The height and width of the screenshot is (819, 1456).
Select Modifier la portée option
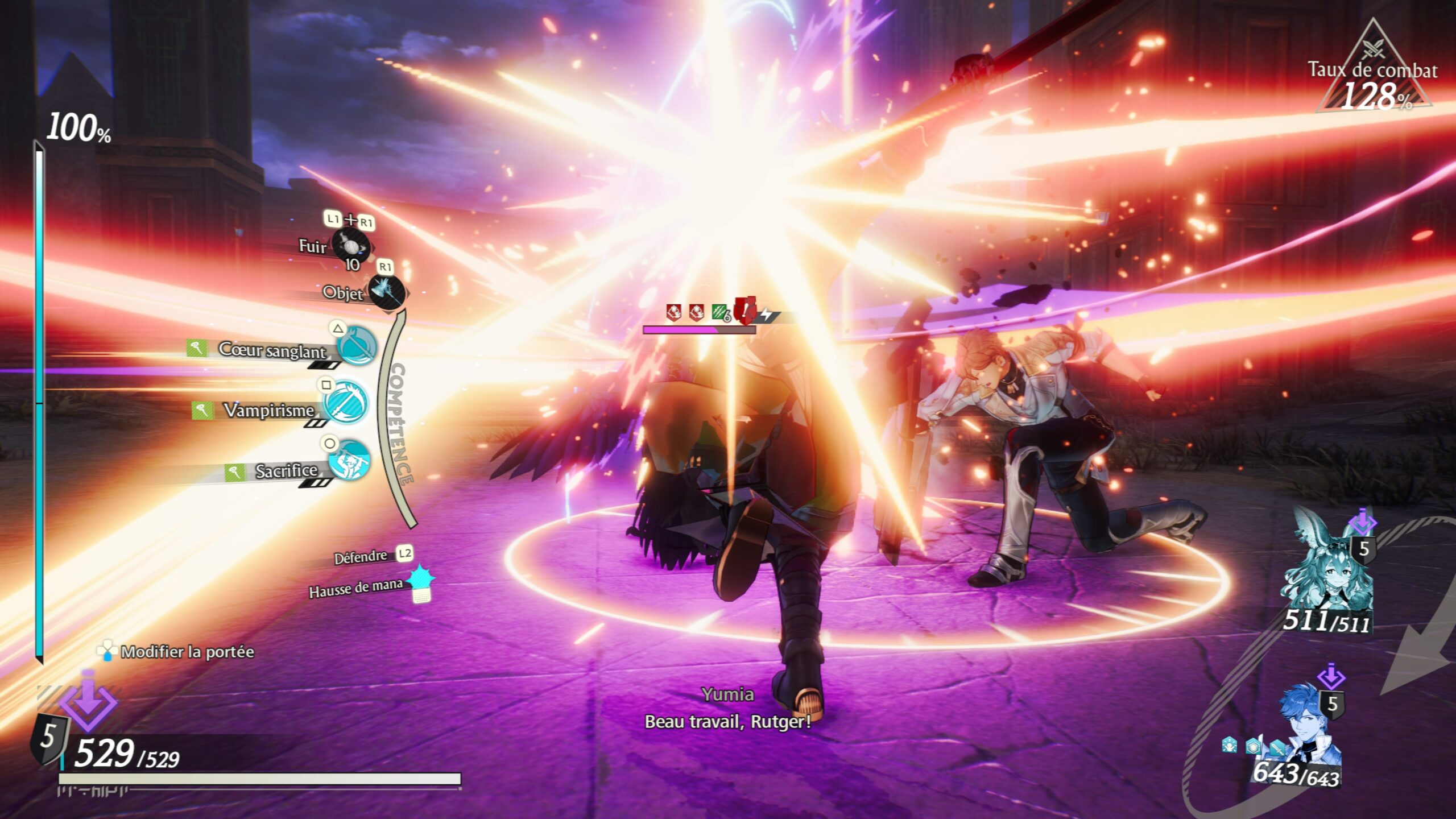pyautogui.click(x=176, y=651)
